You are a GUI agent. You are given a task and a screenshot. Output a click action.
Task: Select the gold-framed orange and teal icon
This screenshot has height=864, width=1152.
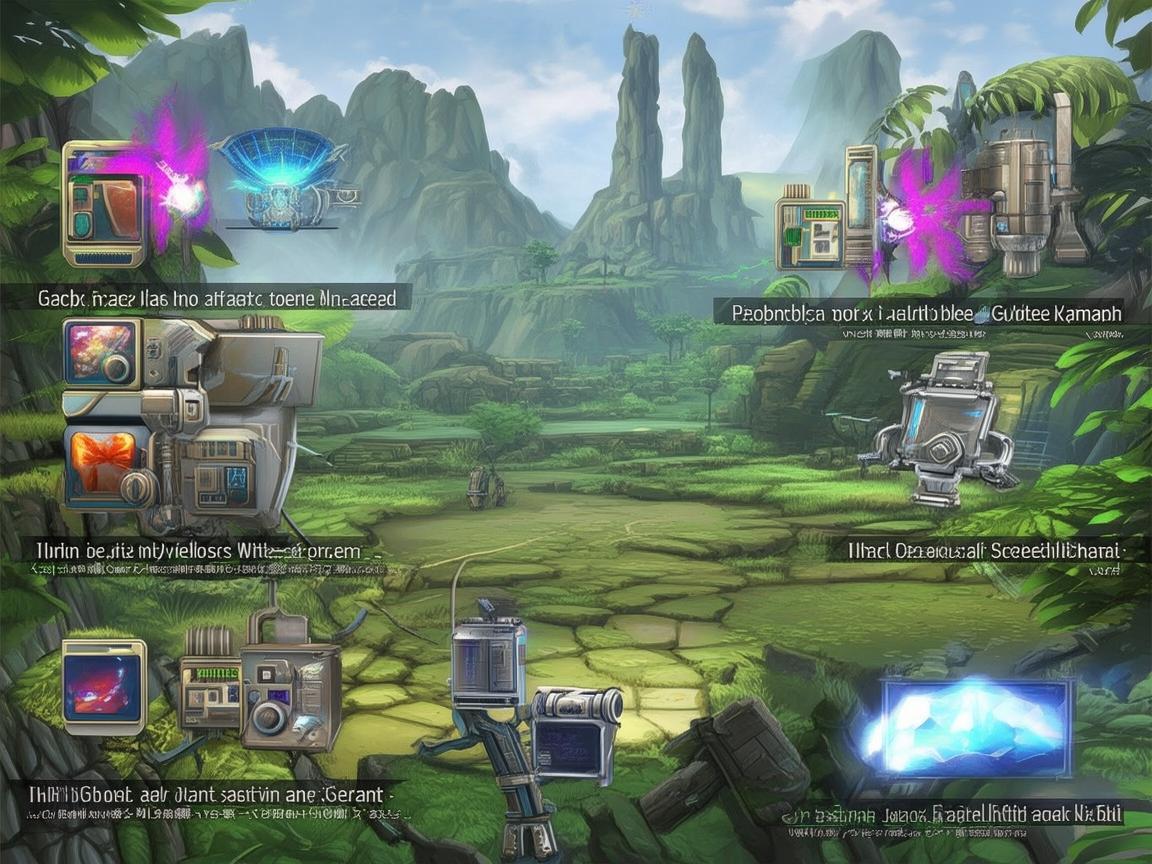(104, 204)
